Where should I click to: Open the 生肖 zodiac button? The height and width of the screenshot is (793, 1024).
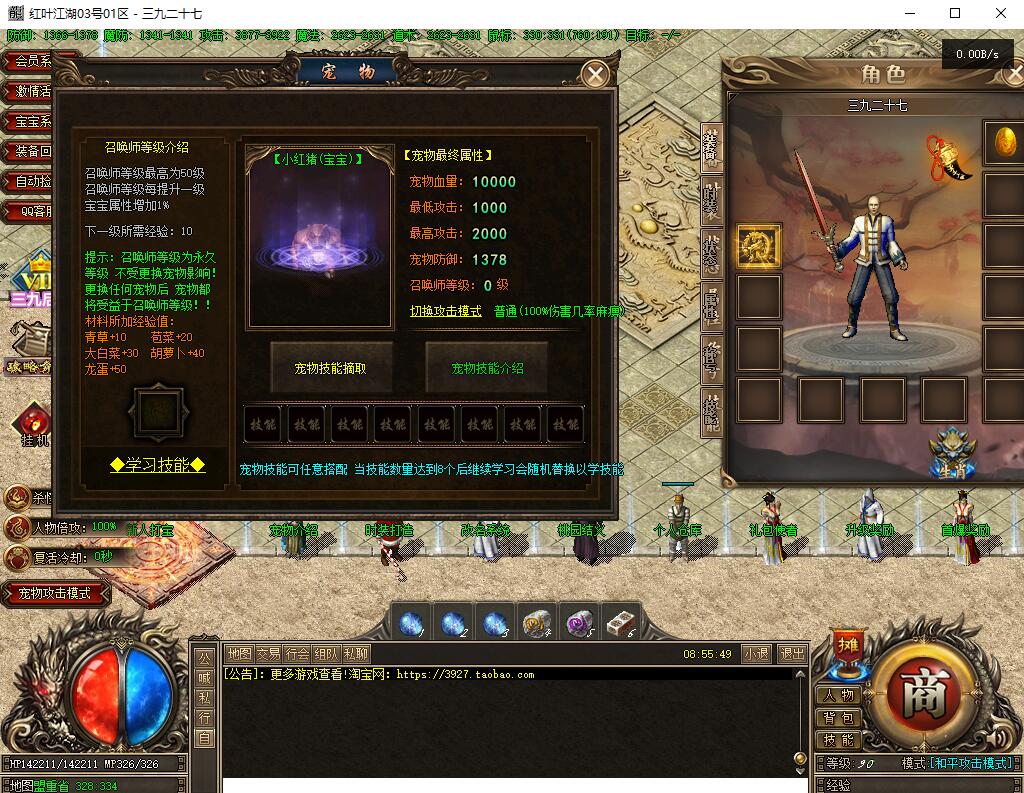point(951,452)
